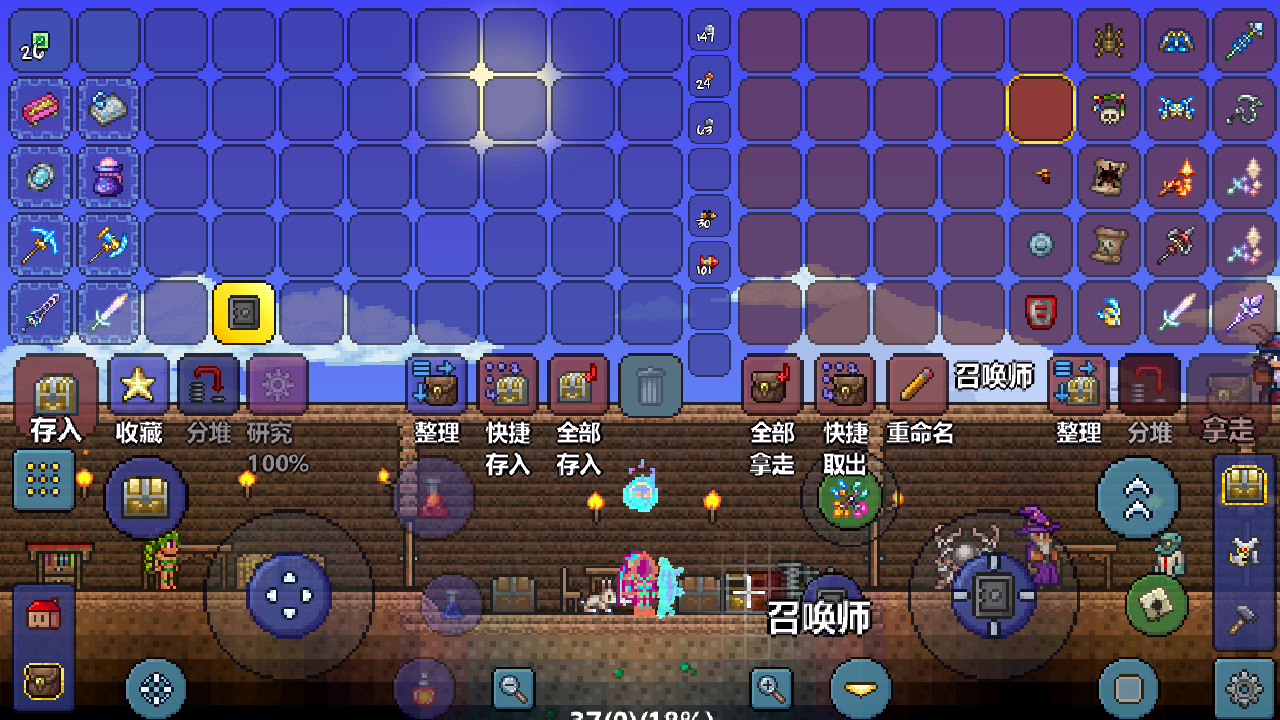The width and height of the screenshot is (1280, 720).
Task: Tap the 存入 deposit button
Action: (56, 392)
